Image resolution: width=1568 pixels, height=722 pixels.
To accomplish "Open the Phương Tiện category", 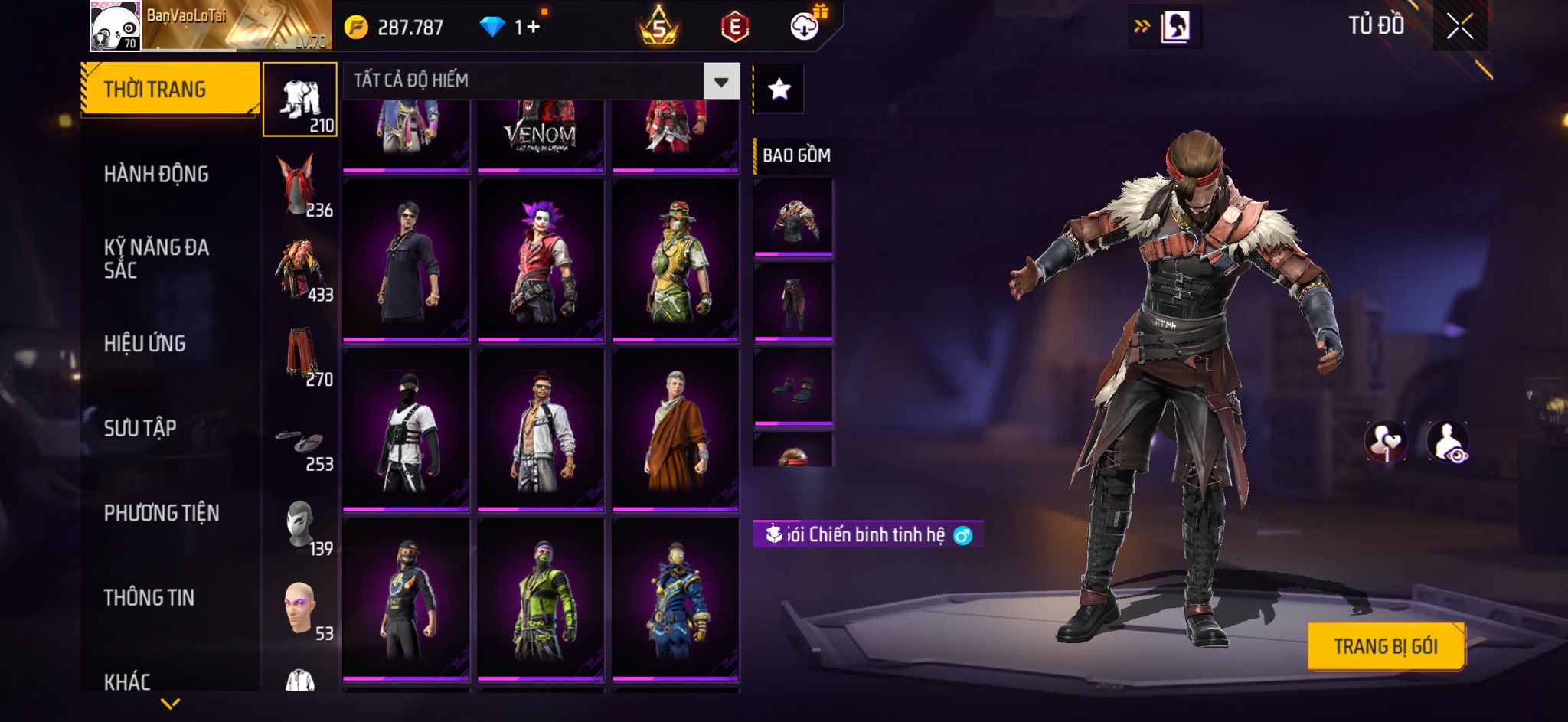I will click(x=162, y=513).
